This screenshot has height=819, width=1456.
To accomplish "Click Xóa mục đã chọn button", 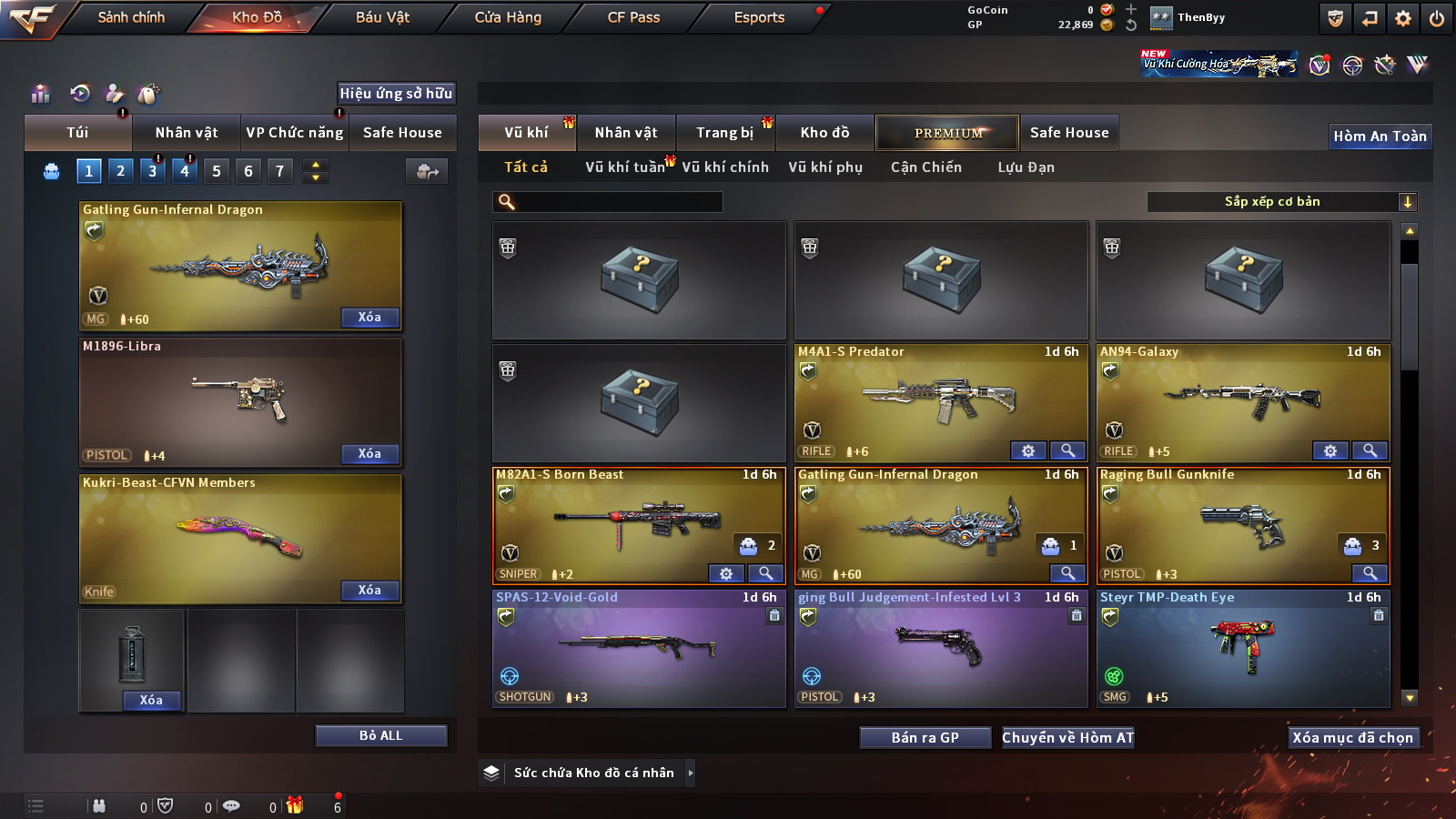I will click(x=1352, y=737).
